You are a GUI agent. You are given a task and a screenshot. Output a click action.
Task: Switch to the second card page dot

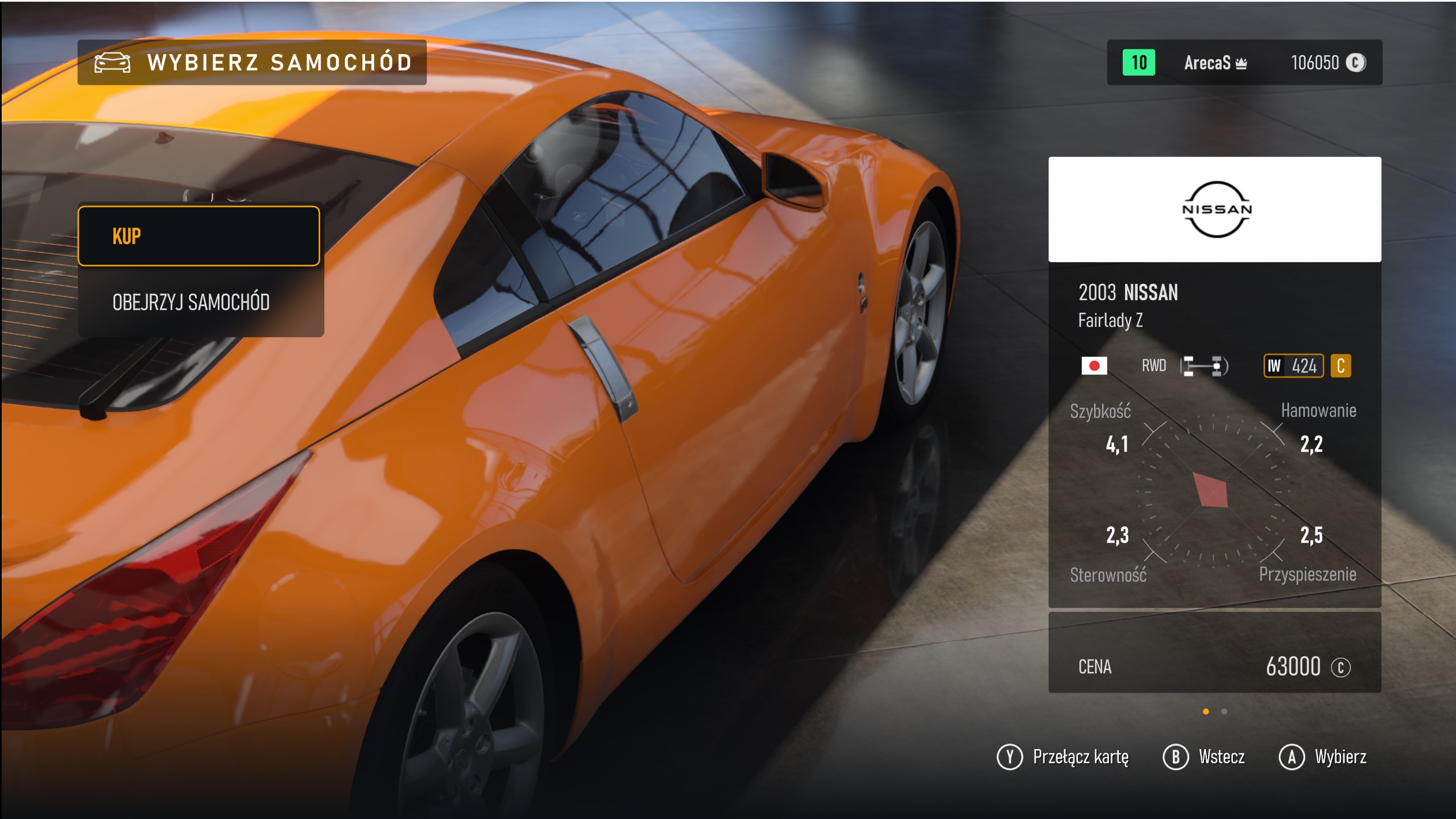(1224, 712)
